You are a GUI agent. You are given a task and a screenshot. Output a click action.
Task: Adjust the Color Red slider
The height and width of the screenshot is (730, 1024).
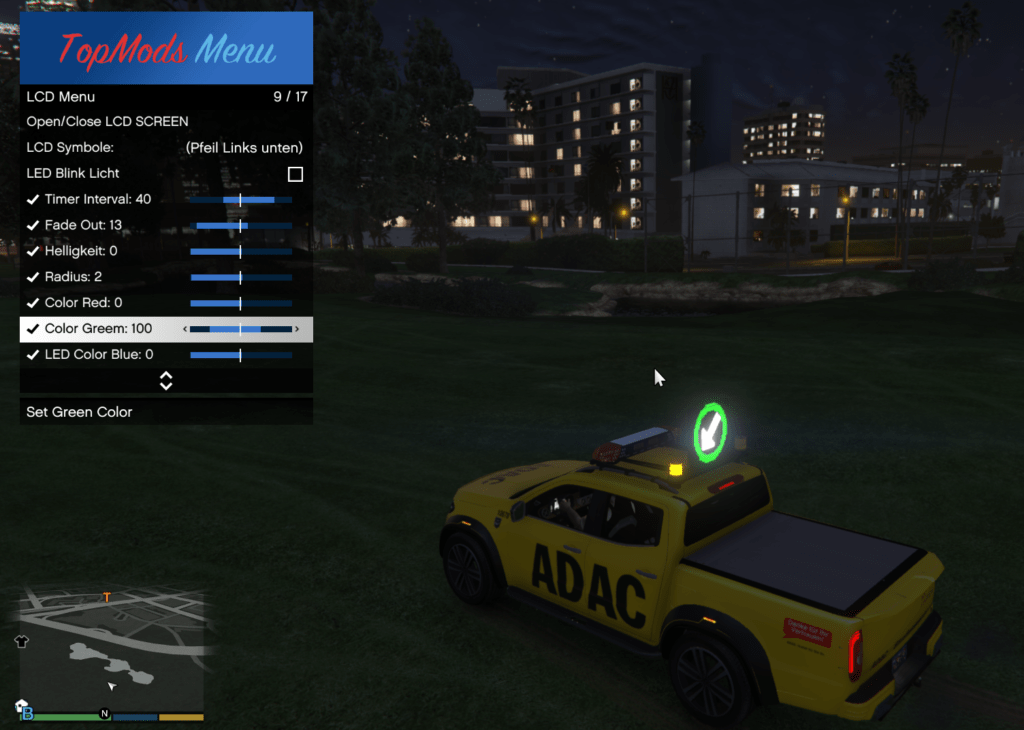point(241,303)
